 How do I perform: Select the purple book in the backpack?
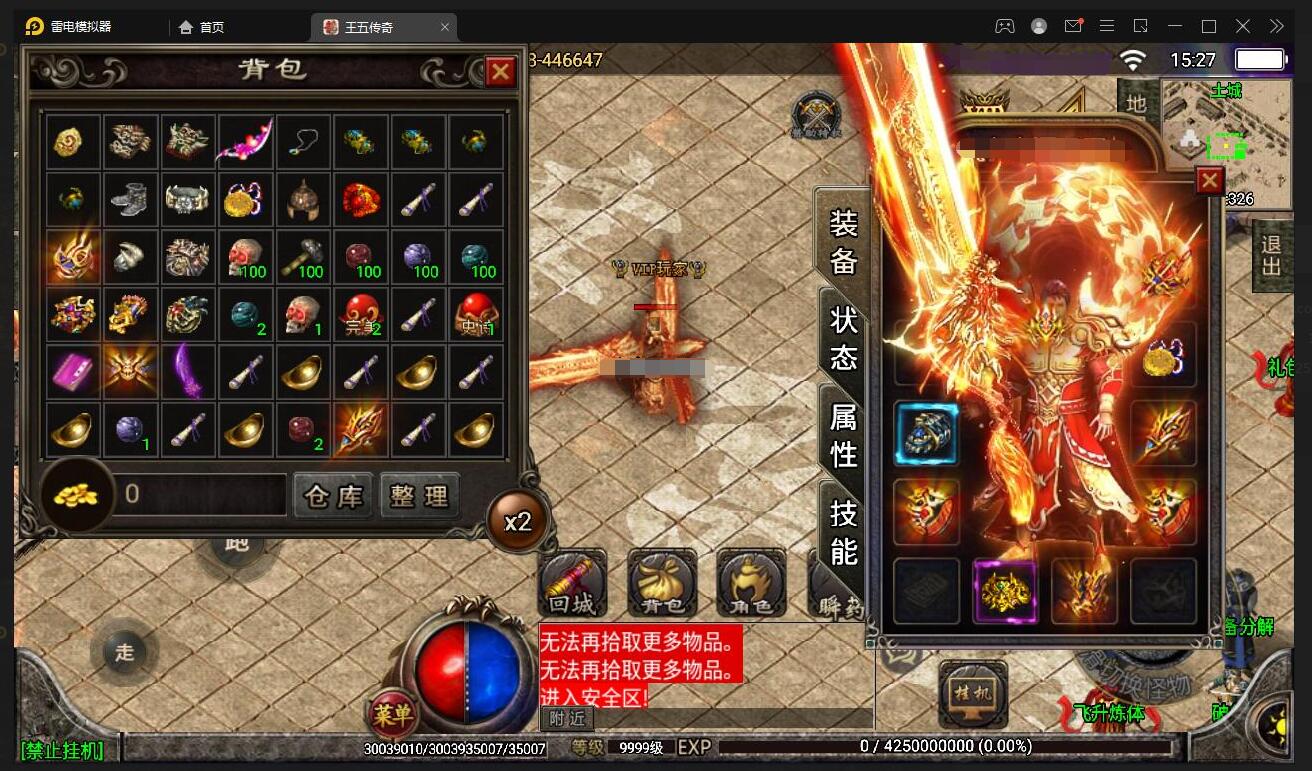pos(73,372)
